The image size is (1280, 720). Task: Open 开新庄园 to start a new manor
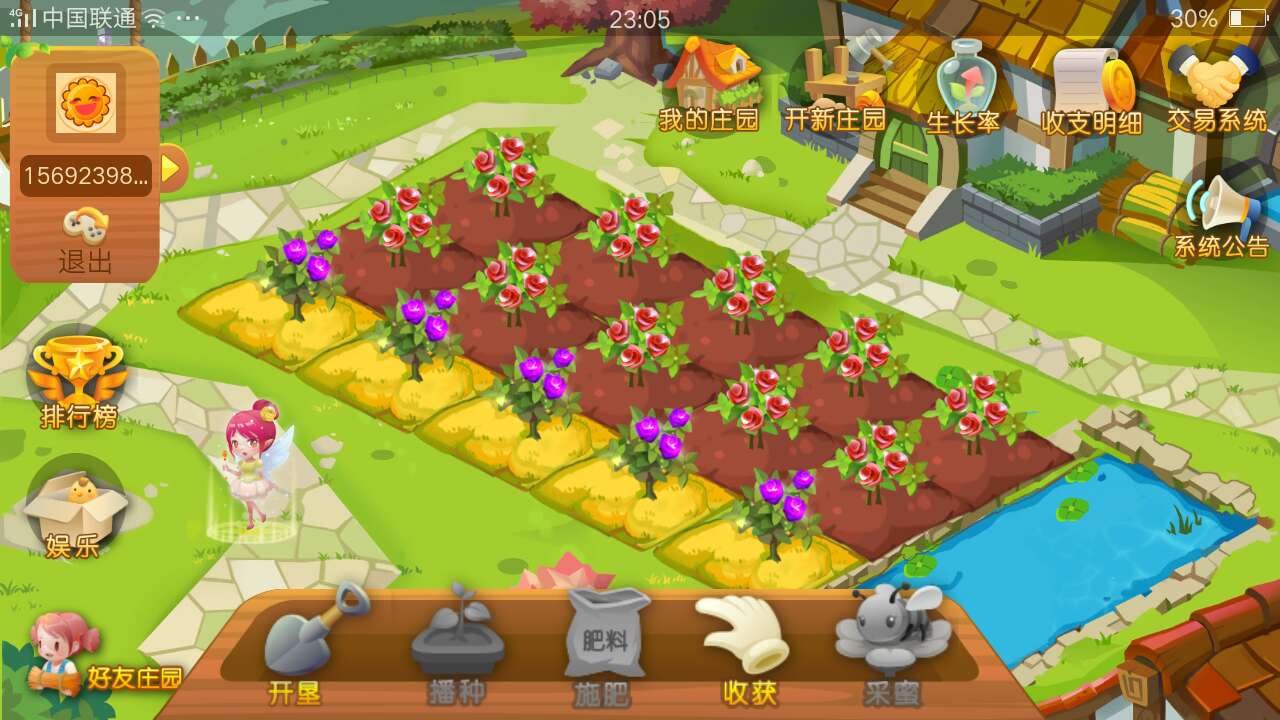point(835,88)
